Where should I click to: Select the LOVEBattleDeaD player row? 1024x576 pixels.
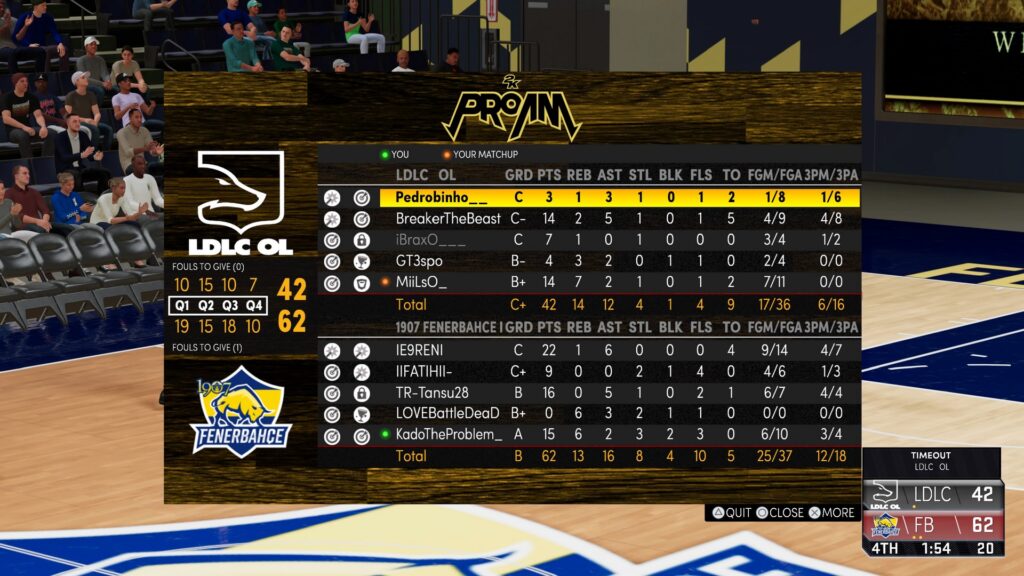pyautogui.click(x=447, y=414)
